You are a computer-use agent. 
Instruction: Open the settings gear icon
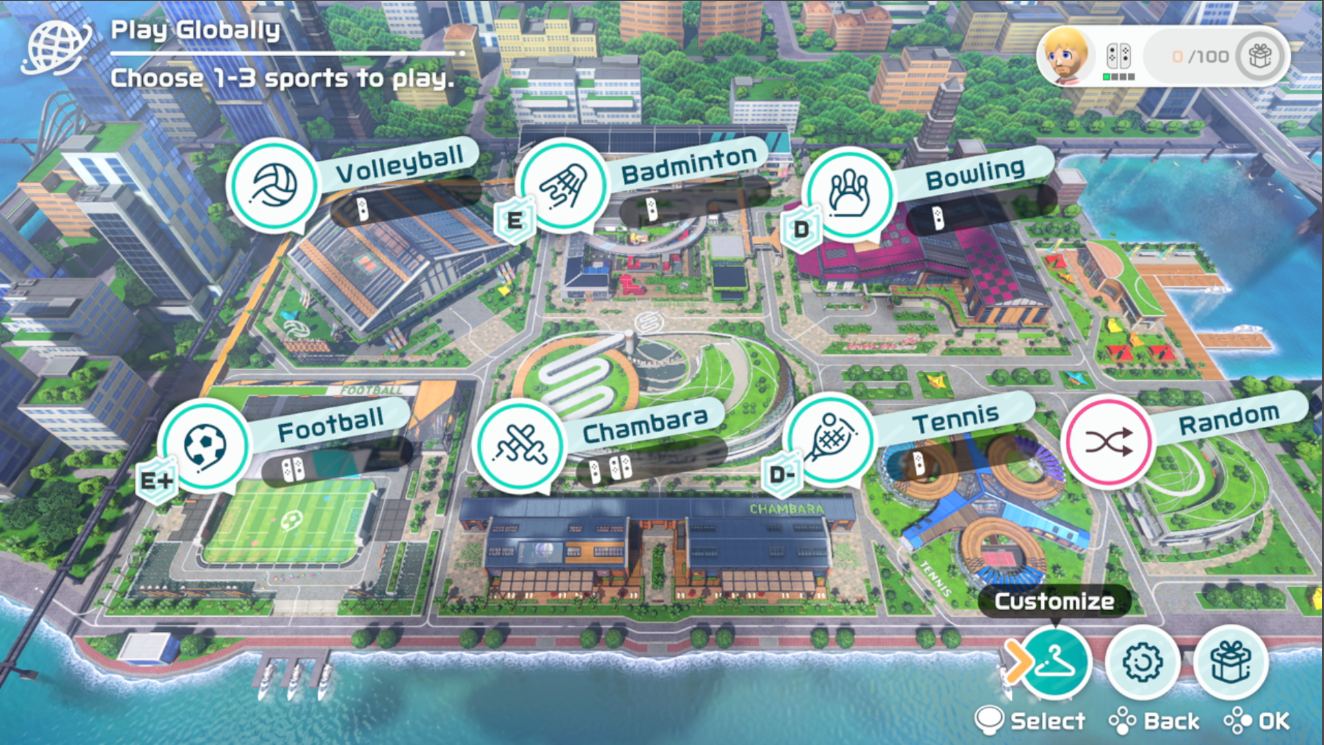click(1142, 662)
